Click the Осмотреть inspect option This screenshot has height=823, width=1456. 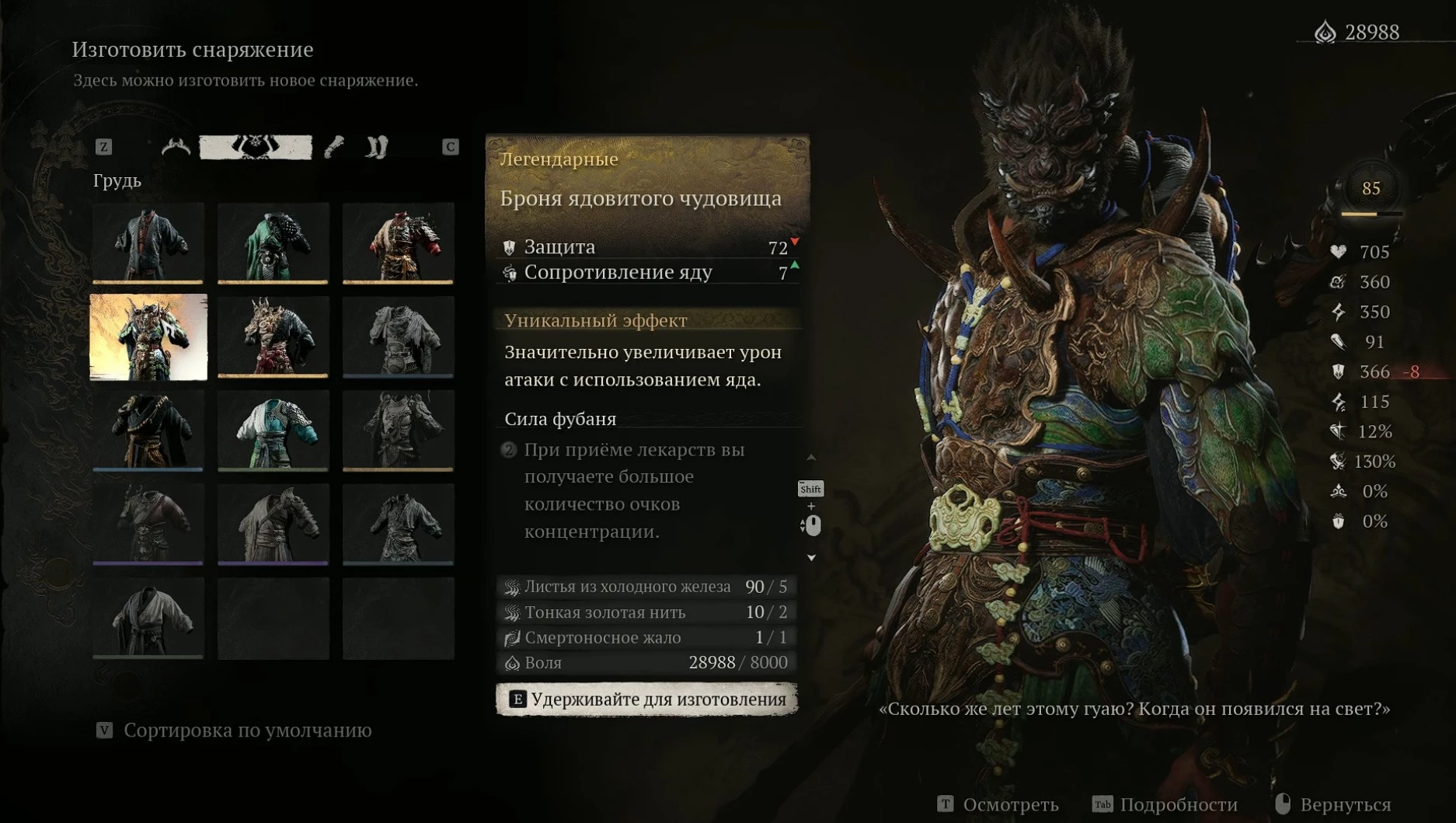[x=998, y=804]
